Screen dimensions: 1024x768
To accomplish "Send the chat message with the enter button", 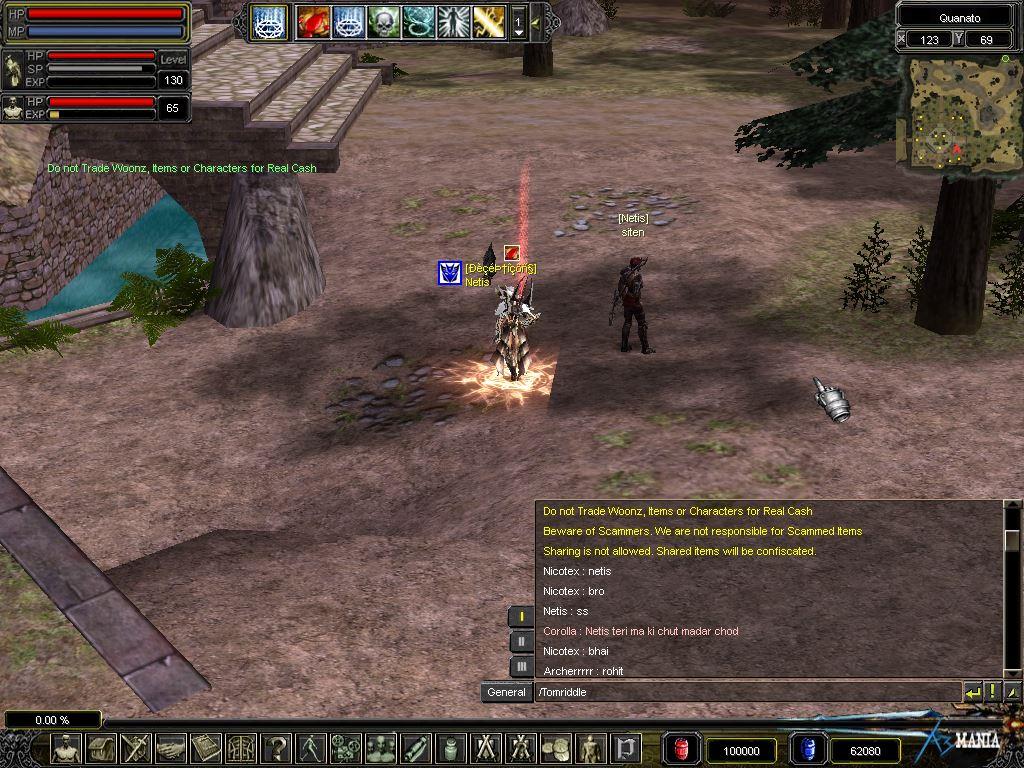I will click(x=972, y=692).
